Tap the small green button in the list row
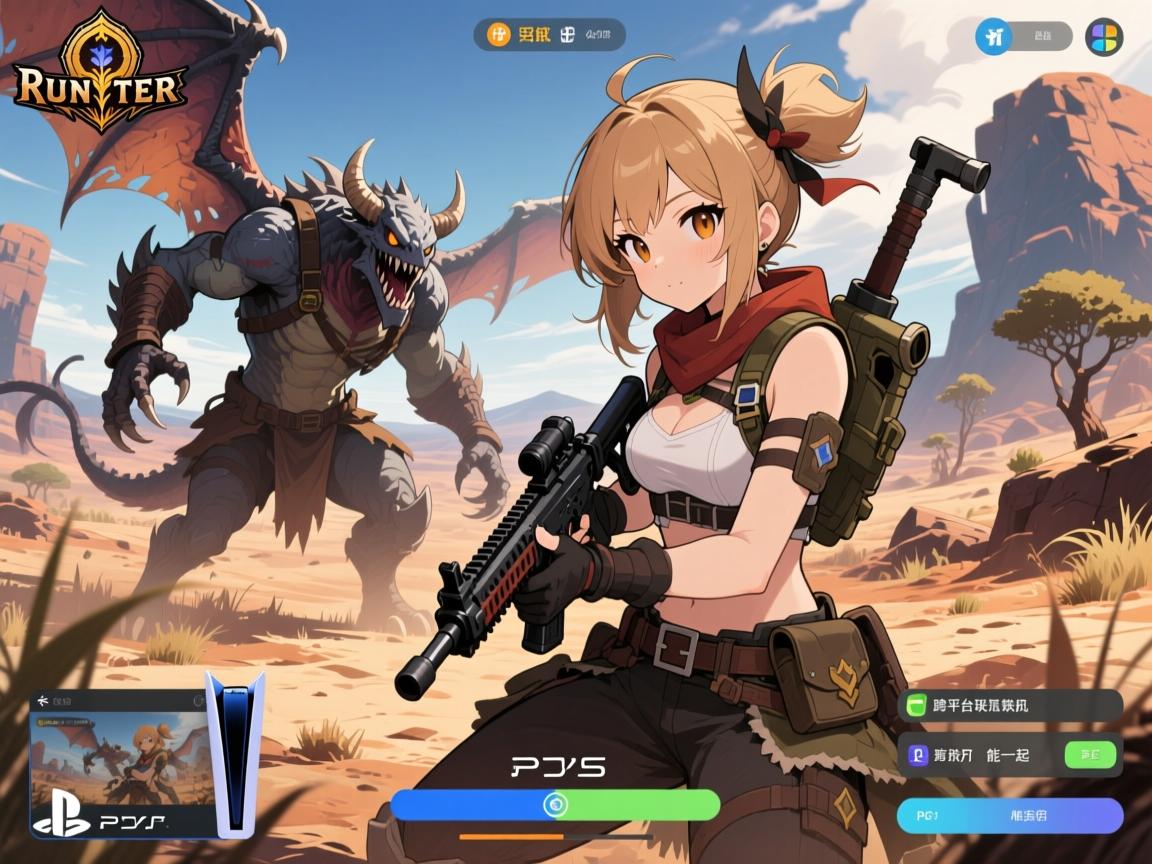 coord(1090,755)
